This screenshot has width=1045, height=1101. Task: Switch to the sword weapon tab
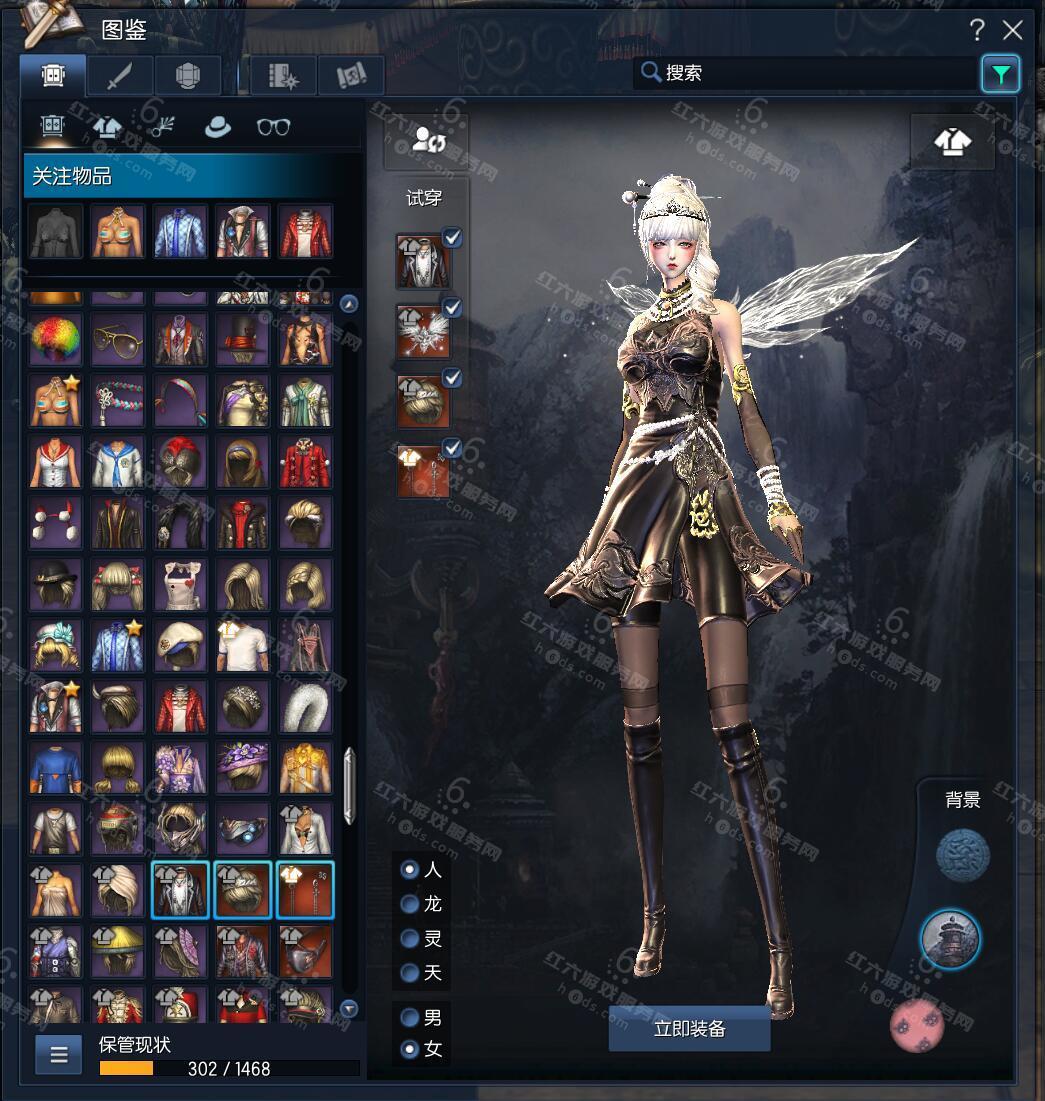click(119, 75)
